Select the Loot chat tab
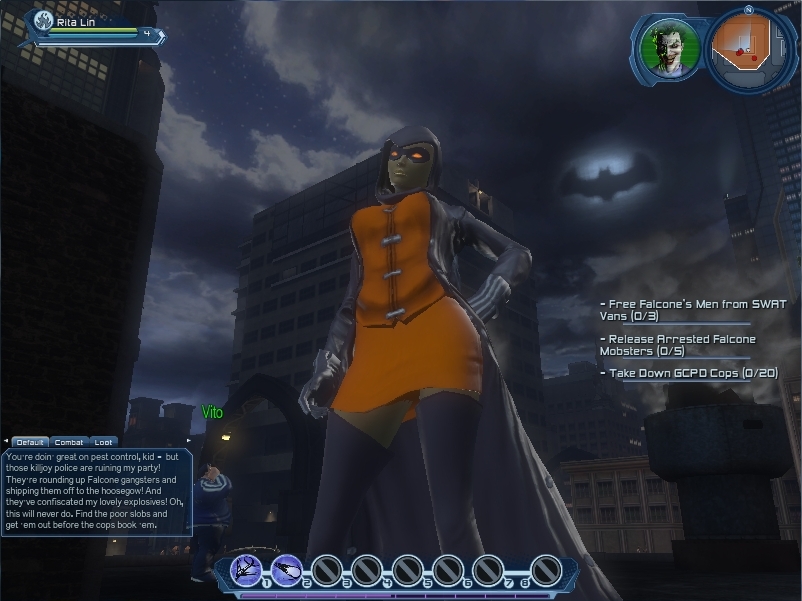The height and width of the screenshot is (601, 802). pyautogui.click(x=104, y=442)
